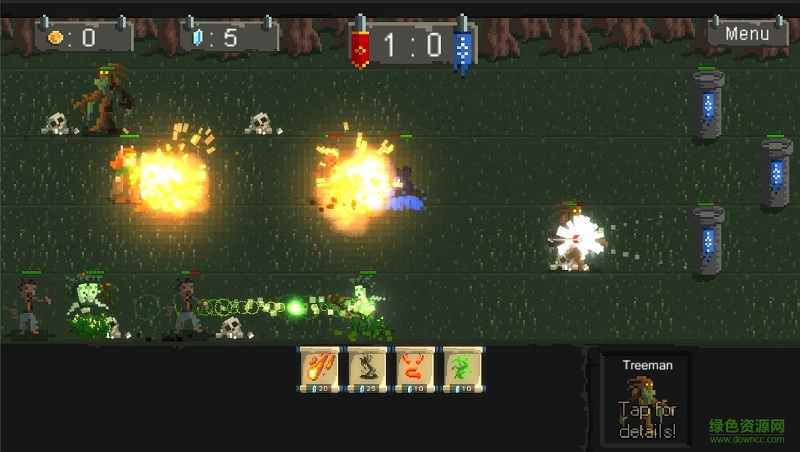Select the dark treeman summon scroll
The width and height of the screenshot is (800, 452).
tap(367, 369)
